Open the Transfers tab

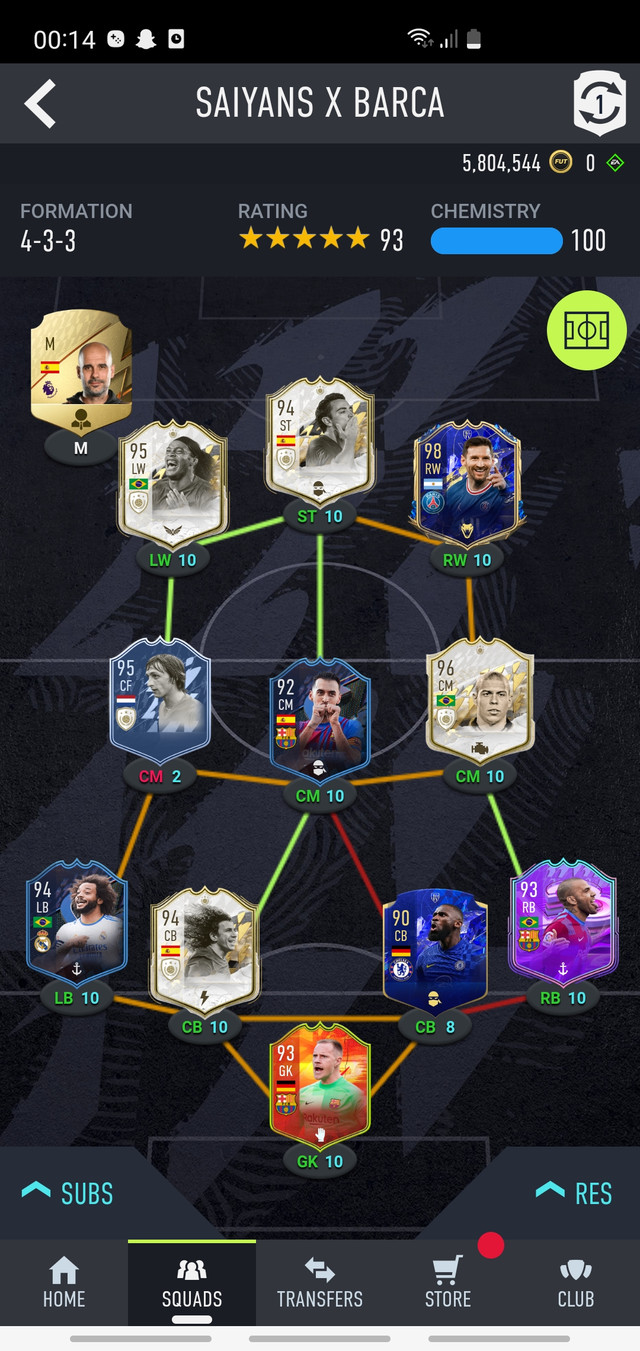[x=320, y=1283]
